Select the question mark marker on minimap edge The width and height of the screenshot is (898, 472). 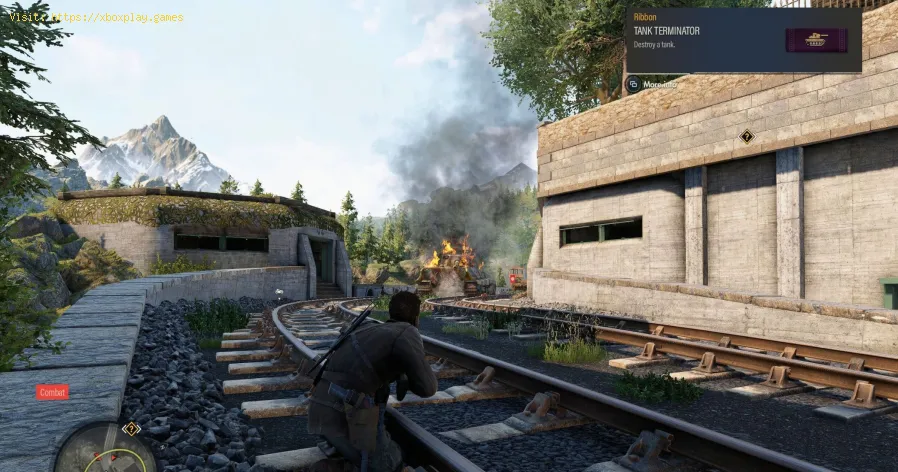pyautogui.click(x=130, y=429)
